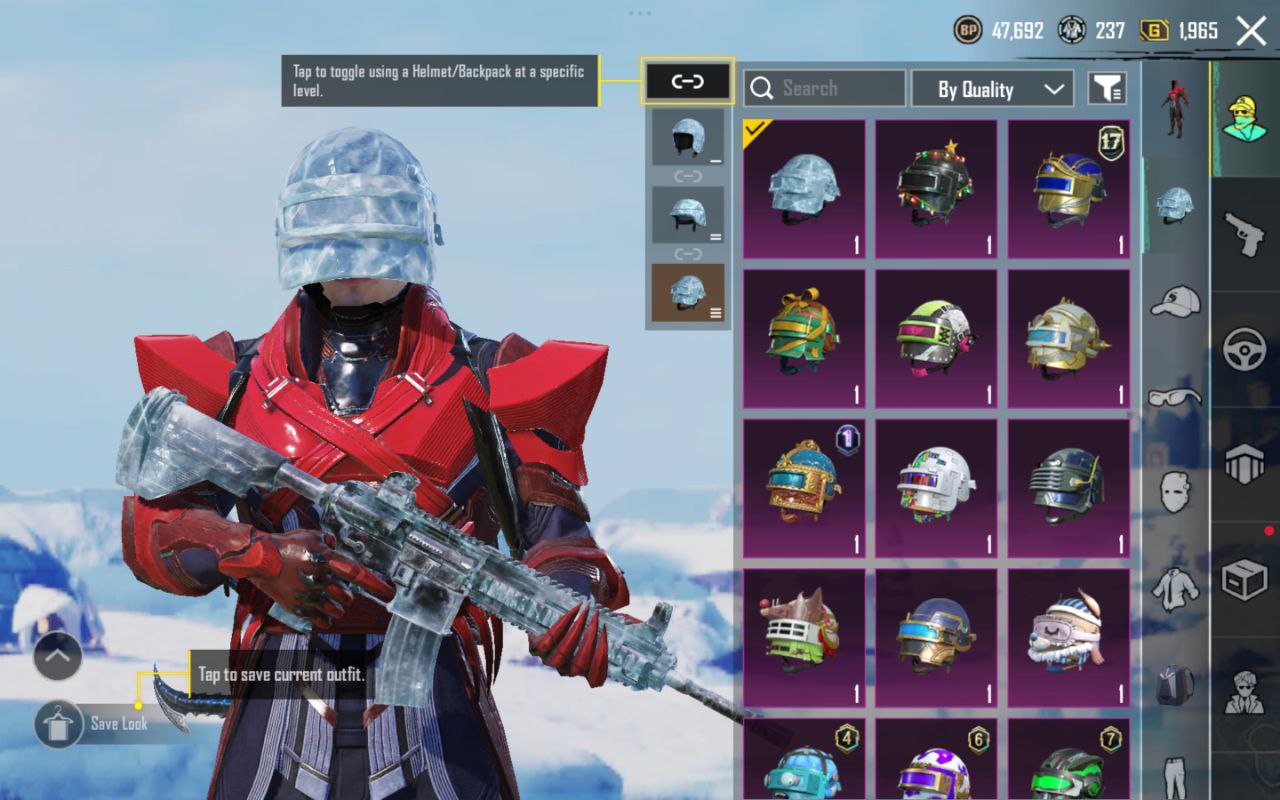Expand the up-arrow circle button
Viewport: 1280px width, 800px height.
coord(57,656)
